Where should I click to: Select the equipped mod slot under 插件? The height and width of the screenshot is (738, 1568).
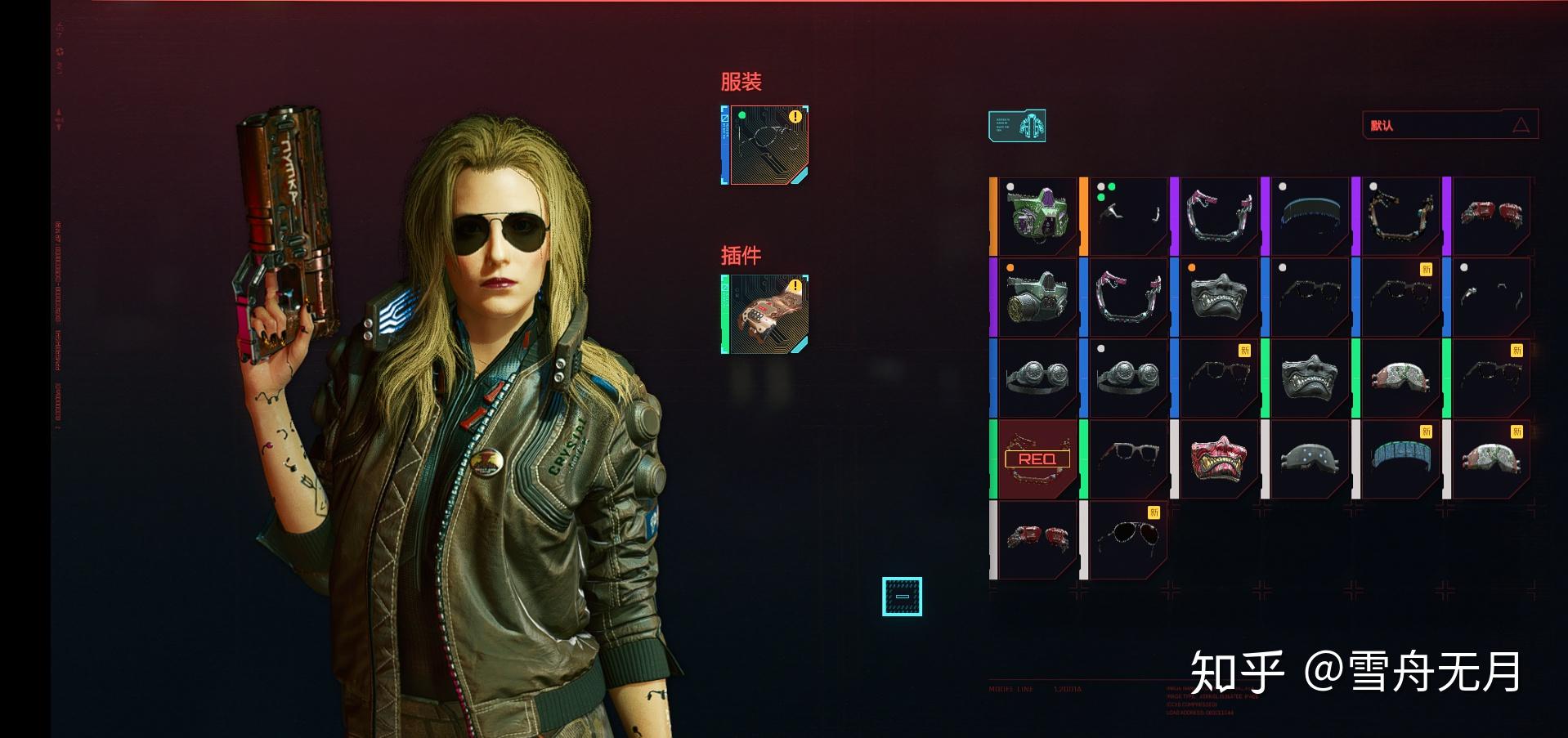pyautogui.click(x=765, y=314)
